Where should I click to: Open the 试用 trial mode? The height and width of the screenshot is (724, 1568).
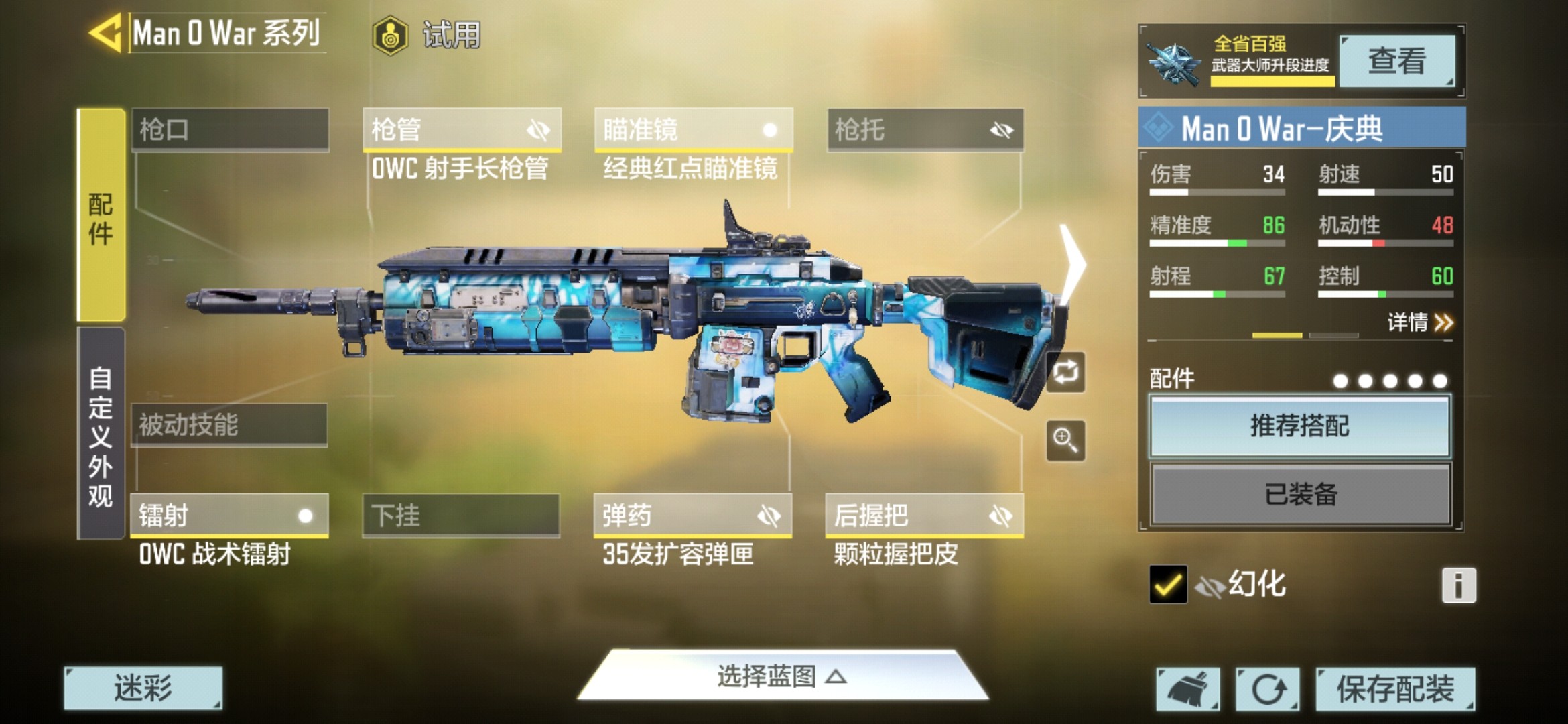[428, 35]
